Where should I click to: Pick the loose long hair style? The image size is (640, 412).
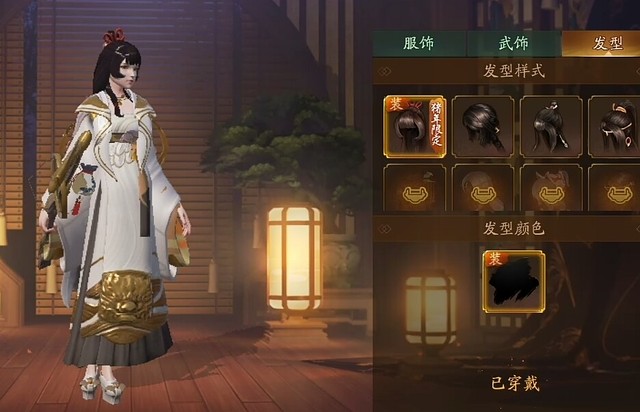[x=483, y=126]
